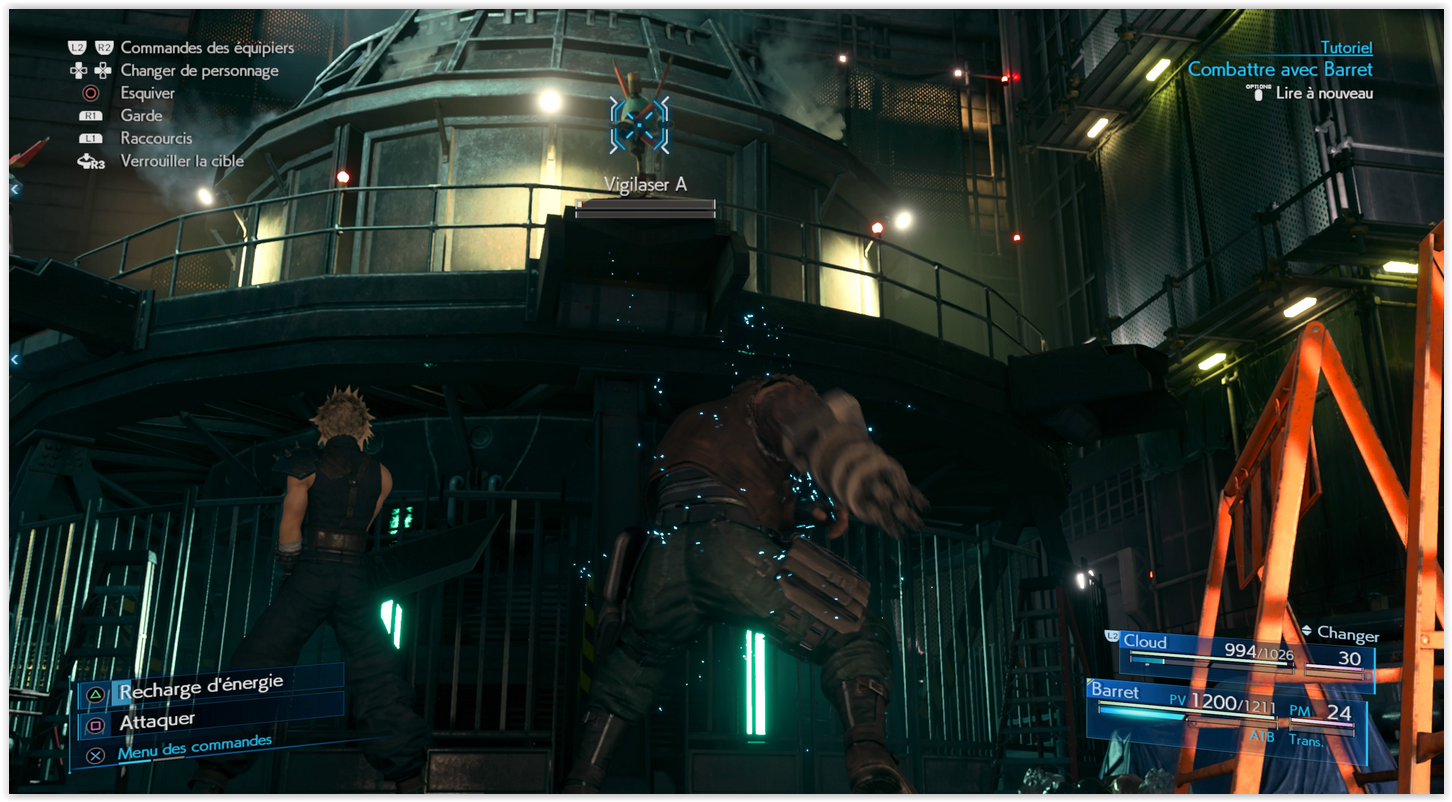The height and width of the screenshot is (802, 1452).
Task: Open the "Combattre avec Barret" tutorial
Action: pyautogui.click(x=1279, y=70)
